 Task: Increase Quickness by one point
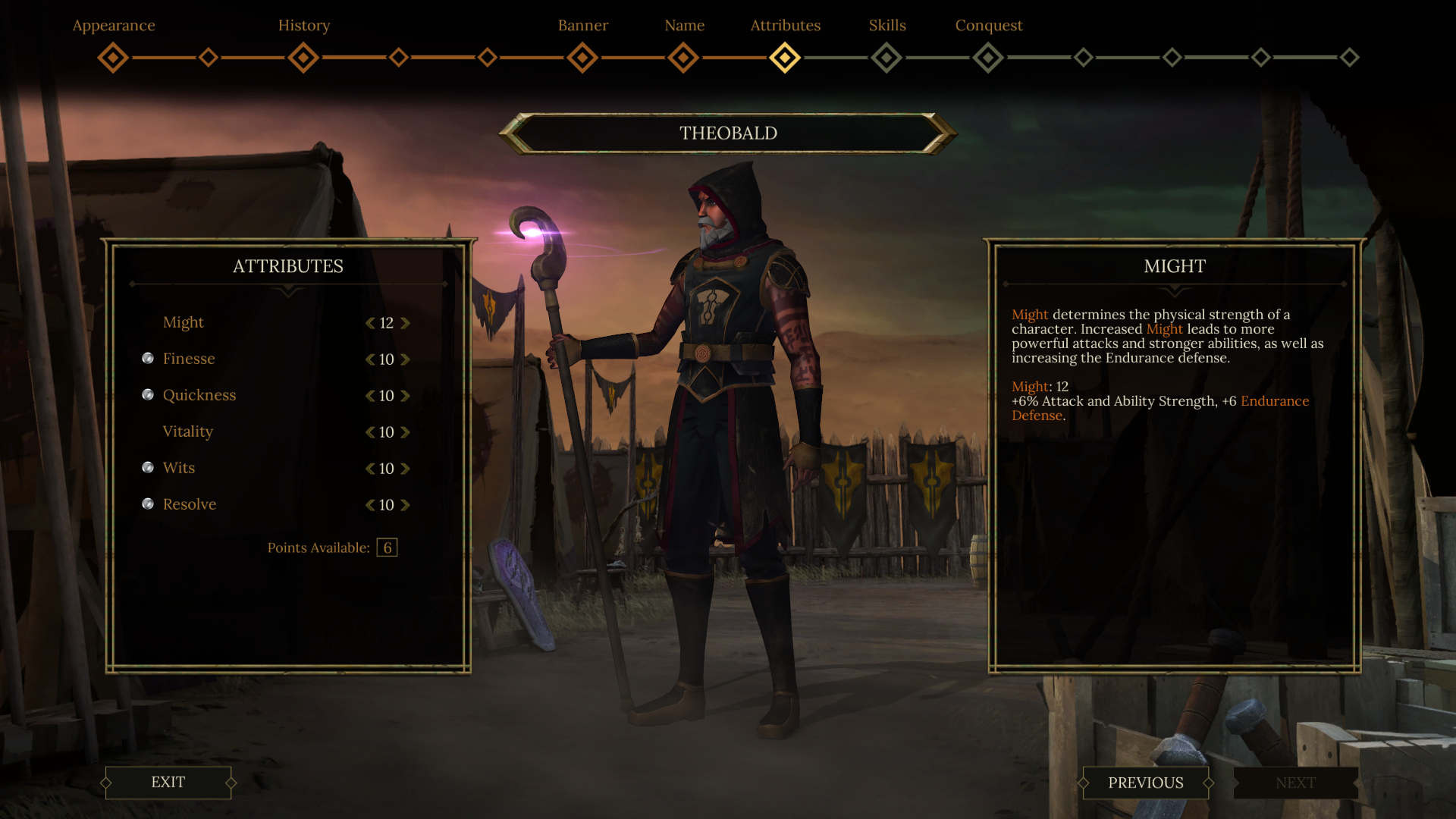405,396
